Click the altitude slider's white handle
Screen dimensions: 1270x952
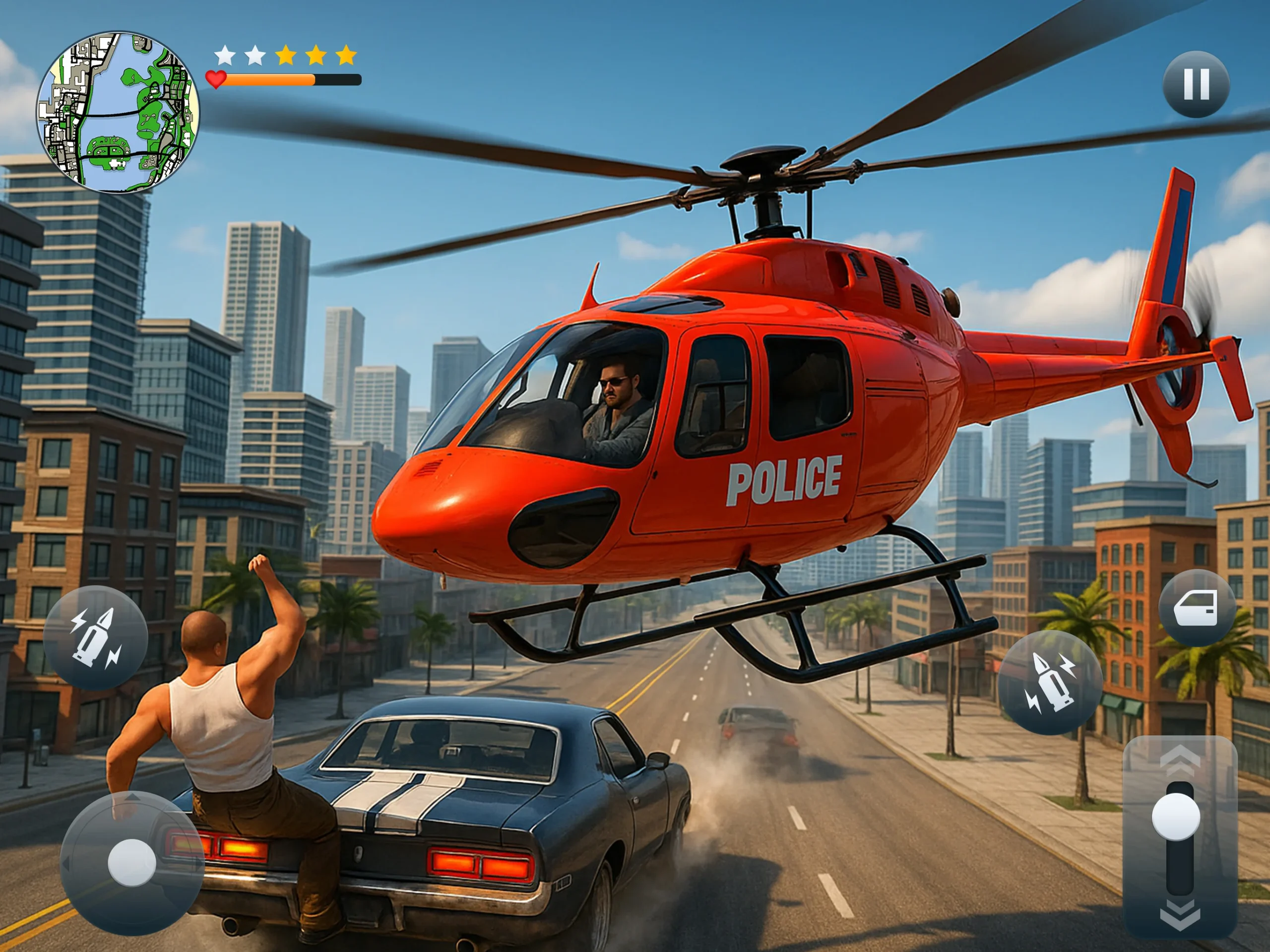pyautogui.click(x=1176, y=817)
